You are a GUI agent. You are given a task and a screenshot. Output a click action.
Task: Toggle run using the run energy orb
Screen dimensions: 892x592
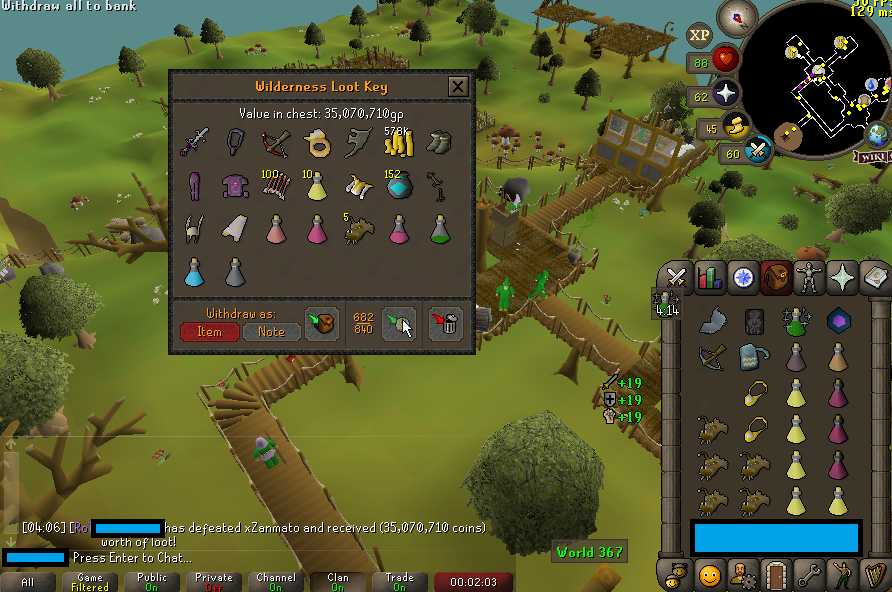[x=735, y=127]
